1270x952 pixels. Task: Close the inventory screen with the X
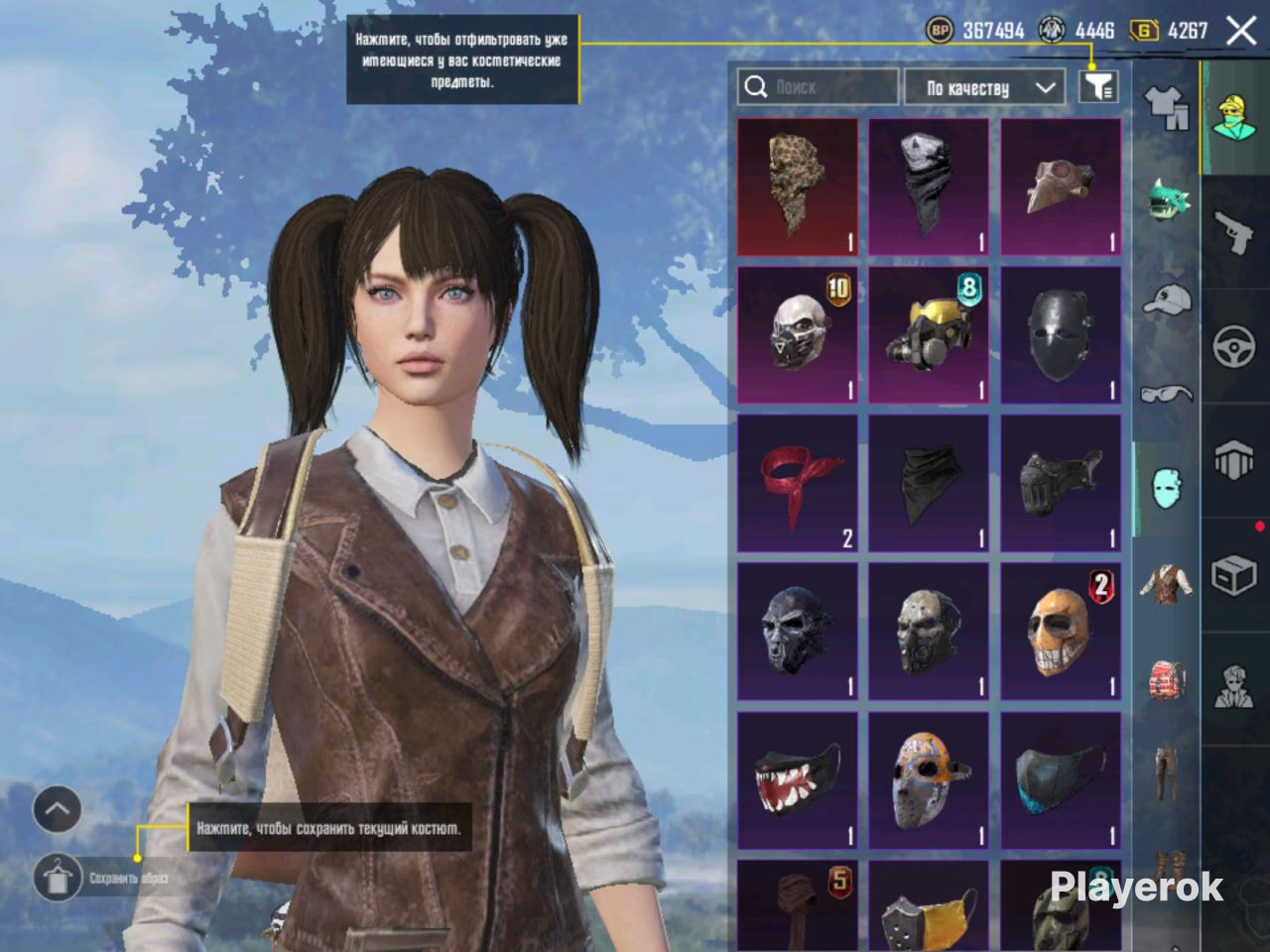(x=1241, y=31)
